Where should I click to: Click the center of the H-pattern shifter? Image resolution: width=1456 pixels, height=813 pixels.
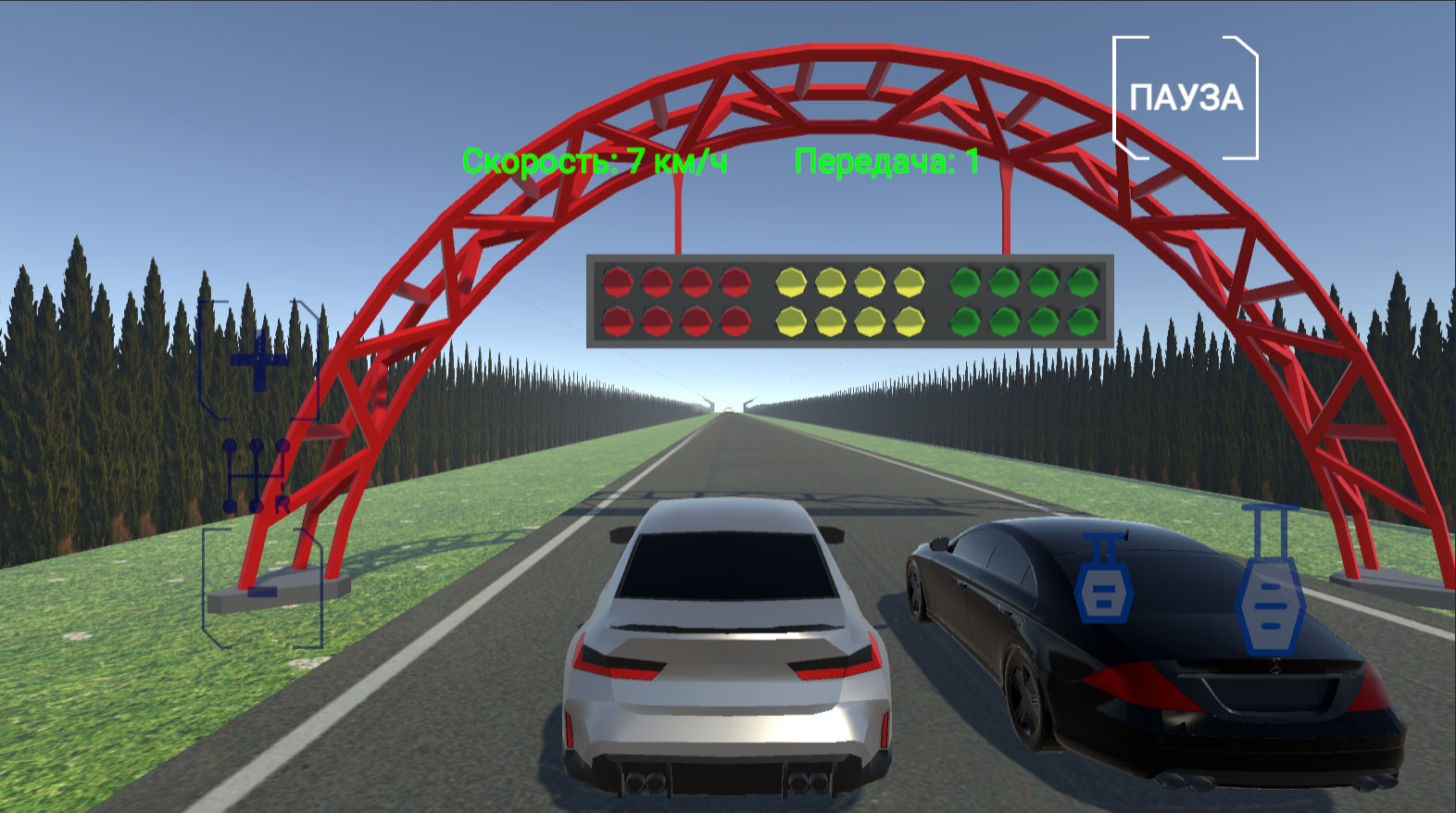pyautogui.click(x=256, y=475)
